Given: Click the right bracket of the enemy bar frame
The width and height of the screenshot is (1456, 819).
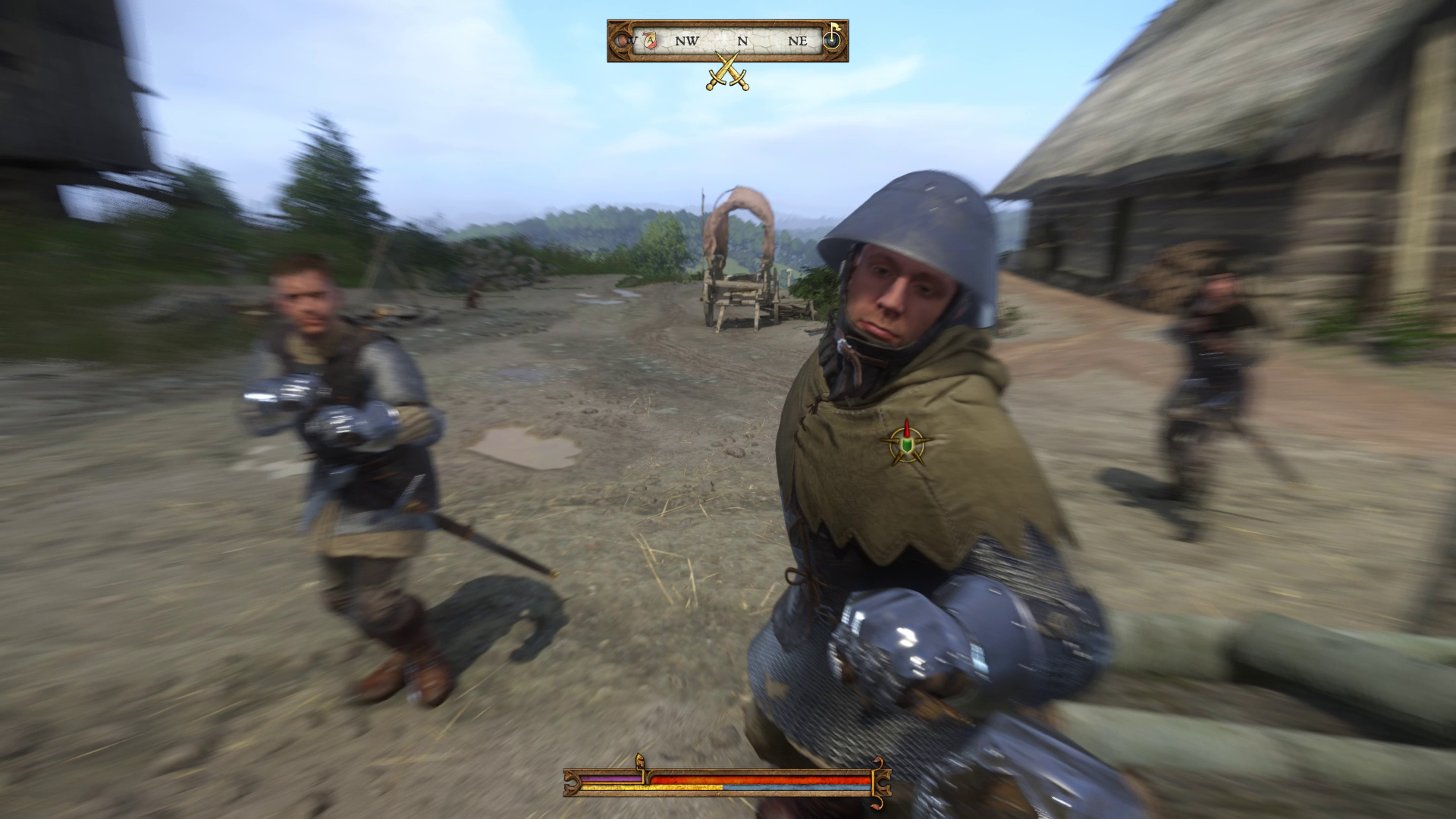Looking at the screenshot, I should click(x=886, y=783).
